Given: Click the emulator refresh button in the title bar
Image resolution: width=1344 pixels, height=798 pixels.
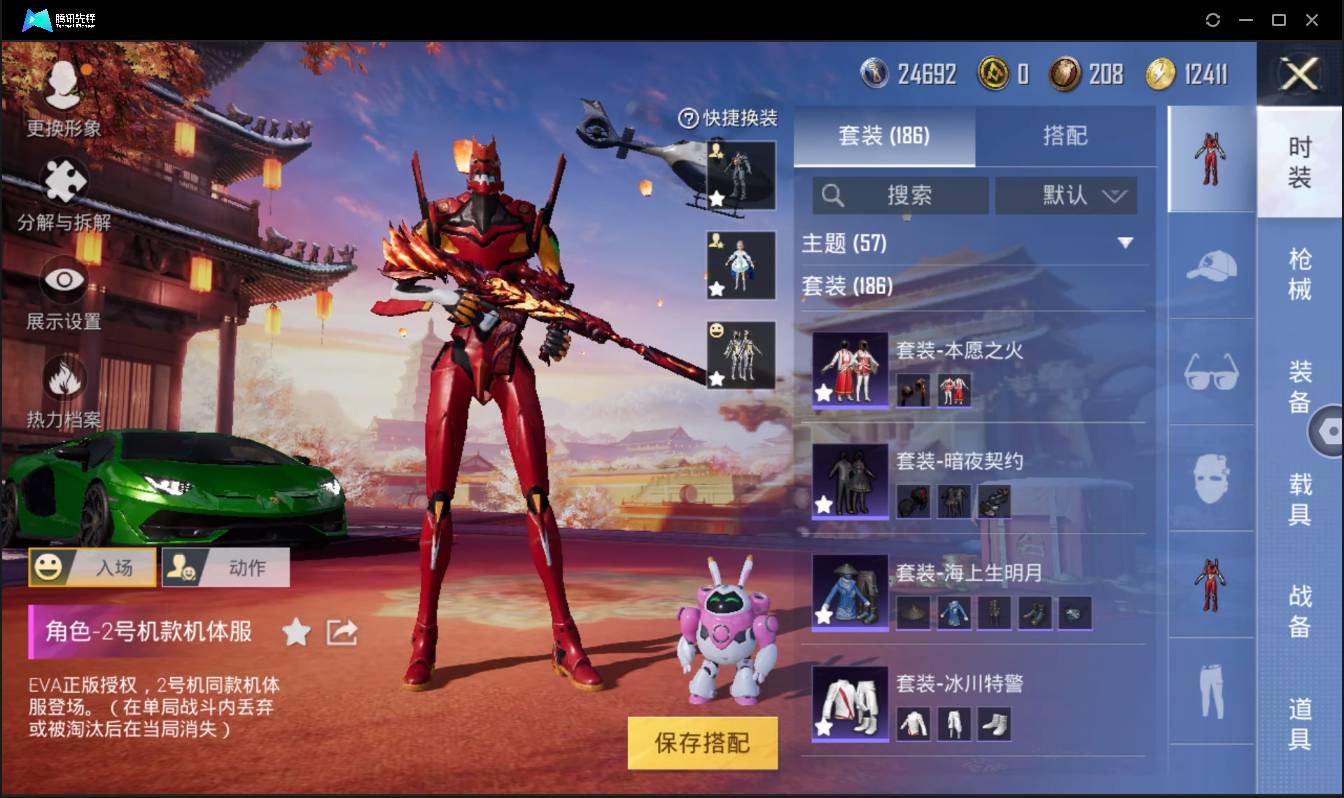Looking at the screenshot, I should [1213, 19].
